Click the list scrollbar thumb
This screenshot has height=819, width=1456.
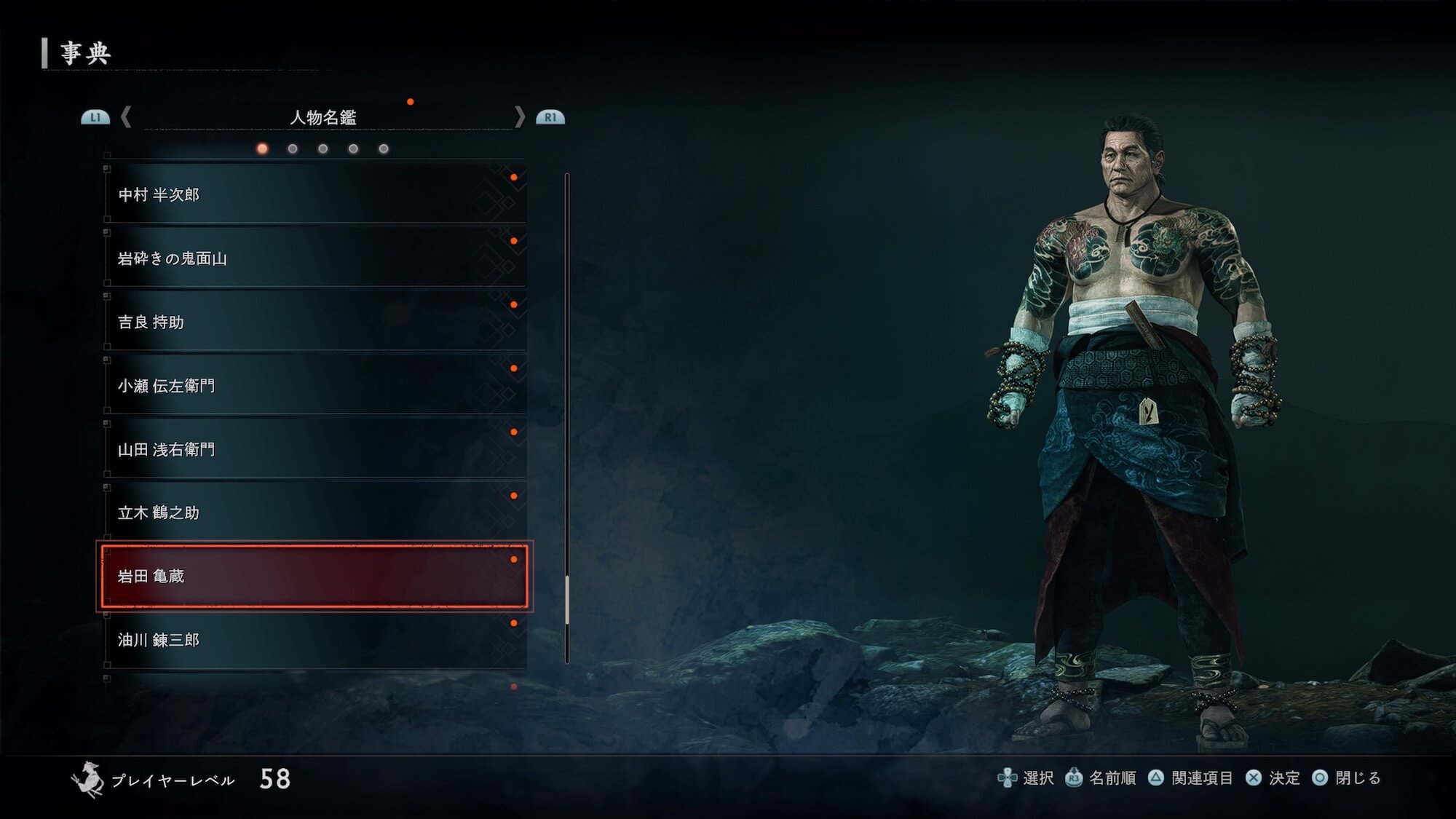[567, 600]
